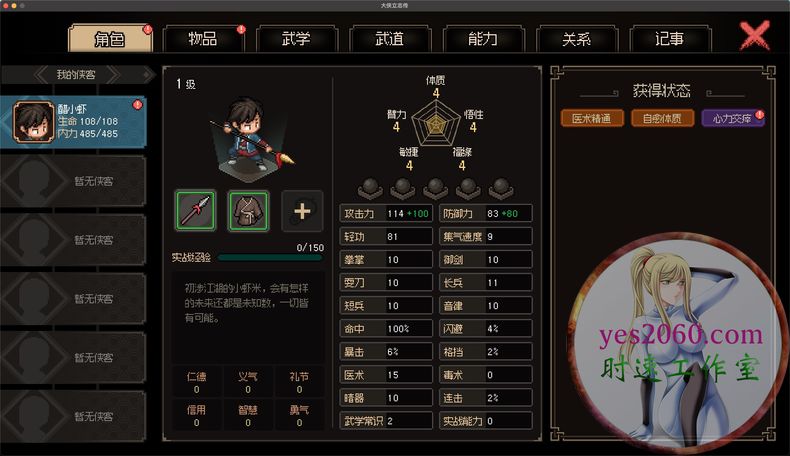Viewport: 790px width, 456px height.
Task: Click the attribute radar chart
Action: 436,128
